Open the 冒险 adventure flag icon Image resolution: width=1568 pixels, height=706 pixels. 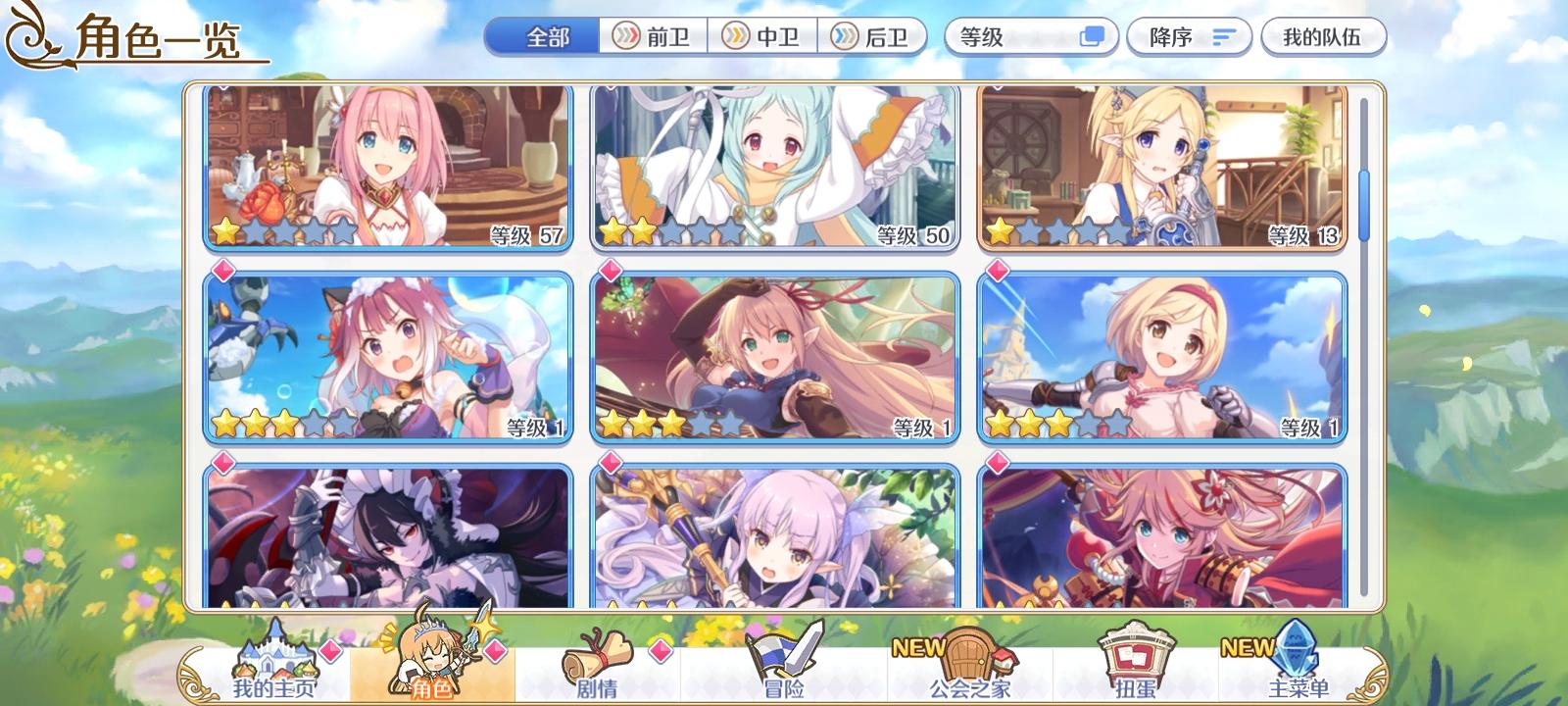coord(773,652)
